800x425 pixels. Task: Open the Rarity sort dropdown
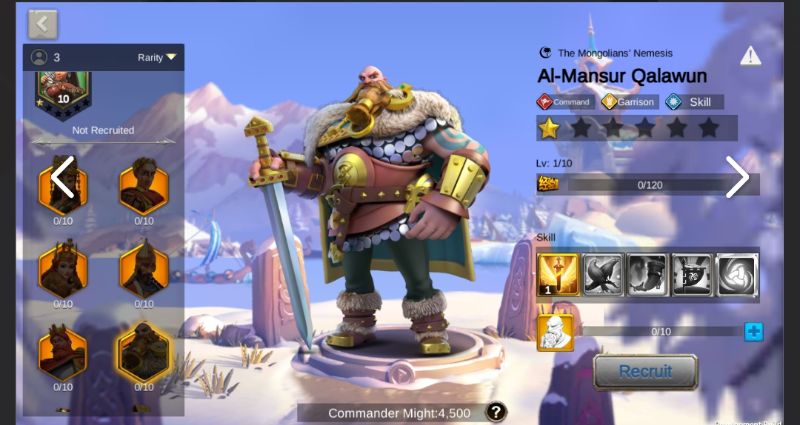157,58
